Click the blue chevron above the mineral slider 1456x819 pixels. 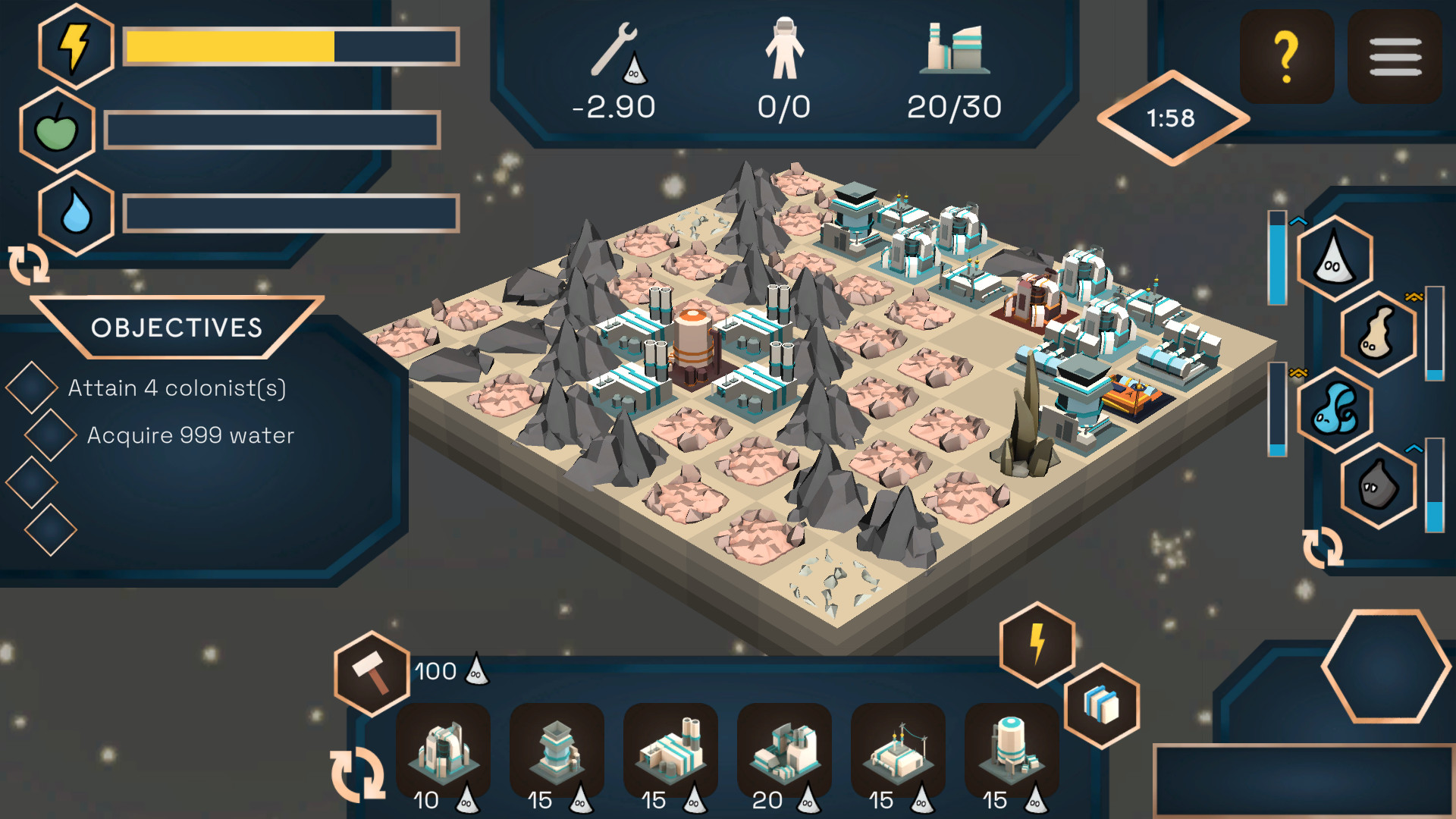click(1298, 221)
